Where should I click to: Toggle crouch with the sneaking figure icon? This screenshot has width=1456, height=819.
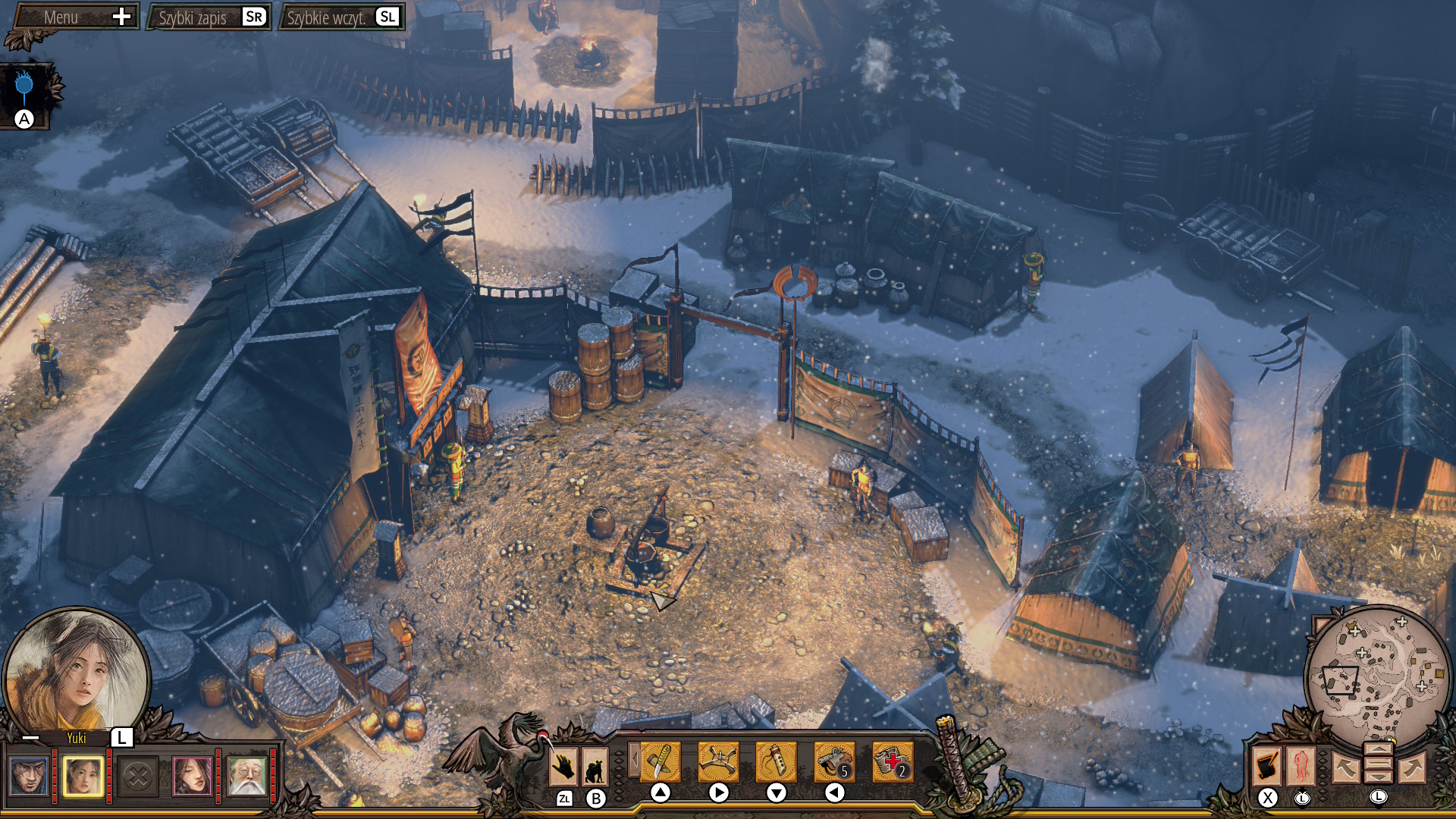(596, 767)
